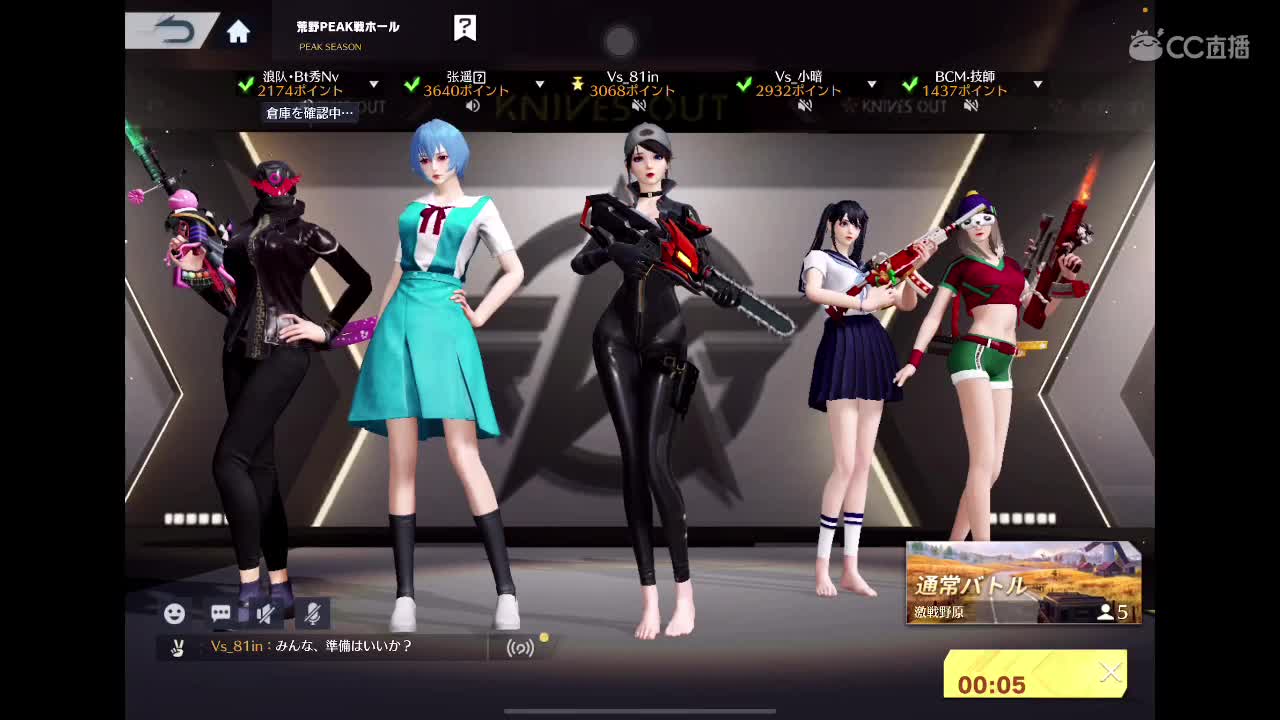Tap the Home icon in top bar
This screenshot has width=1280, height=720.
click(x=238, y=31)
